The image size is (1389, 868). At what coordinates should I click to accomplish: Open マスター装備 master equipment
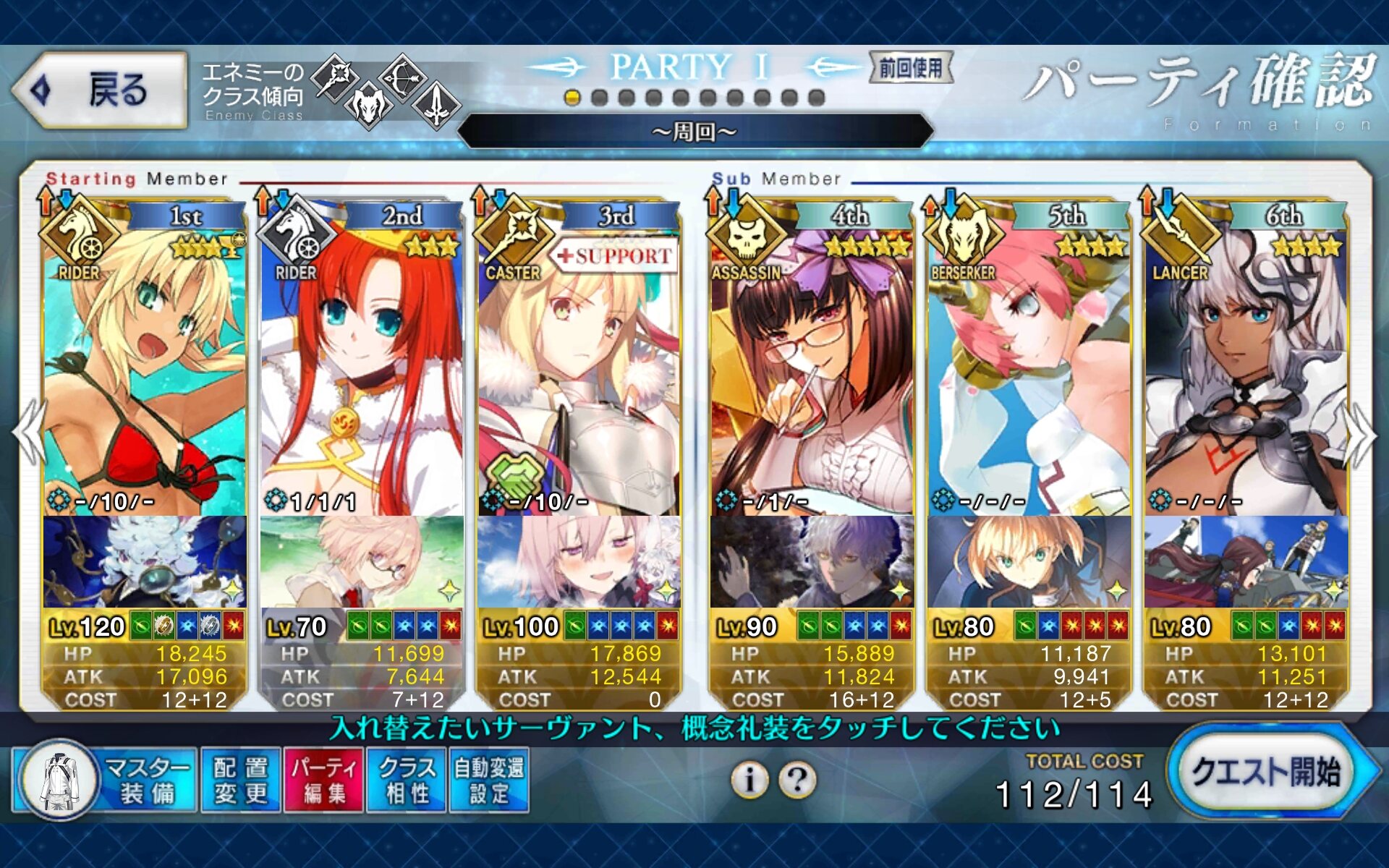[106, 780]
